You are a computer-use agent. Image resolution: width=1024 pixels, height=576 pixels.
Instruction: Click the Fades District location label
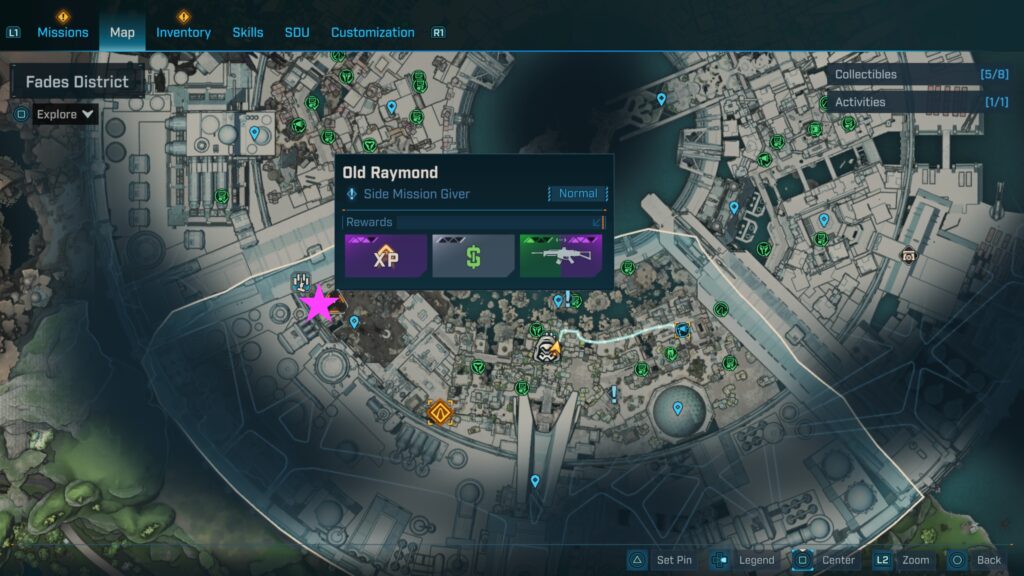77,82
